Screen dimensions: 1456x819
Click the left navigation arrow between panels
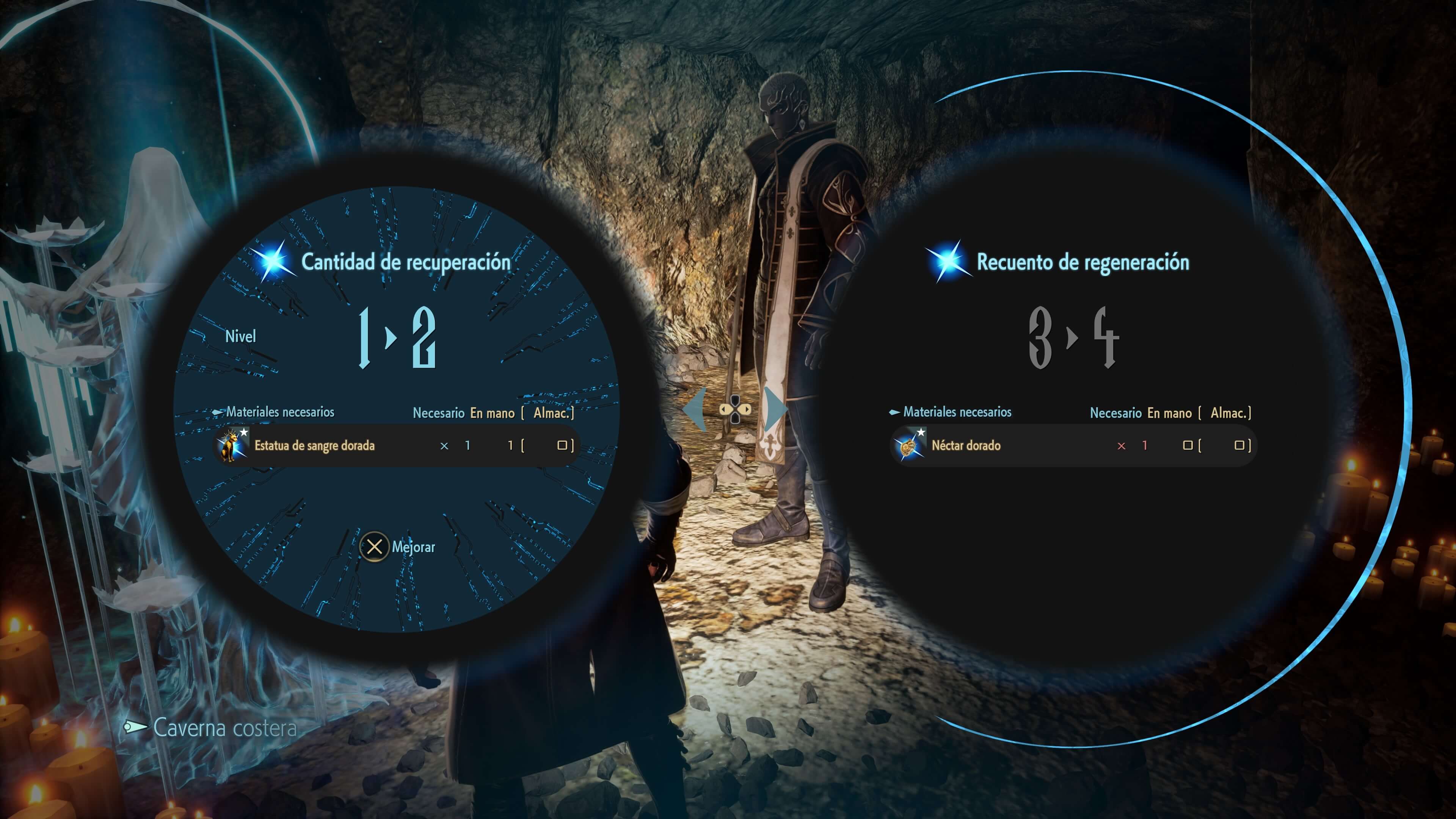coord(696,409)
